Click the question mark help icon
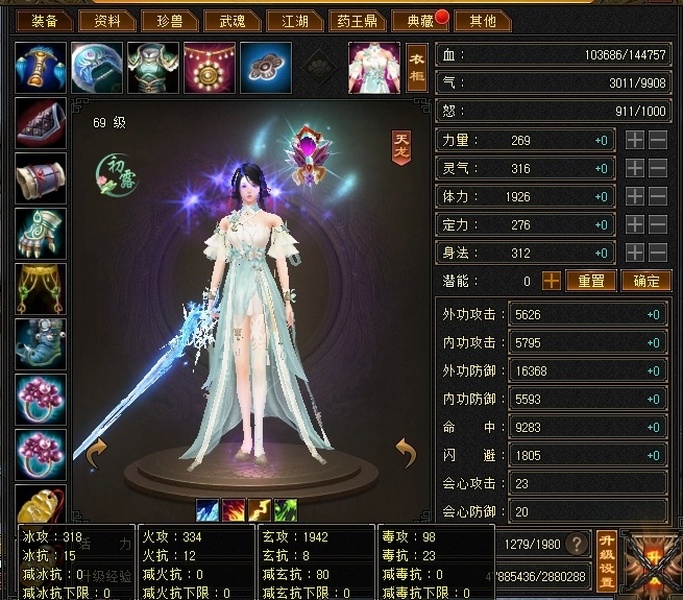 [576, 544]
